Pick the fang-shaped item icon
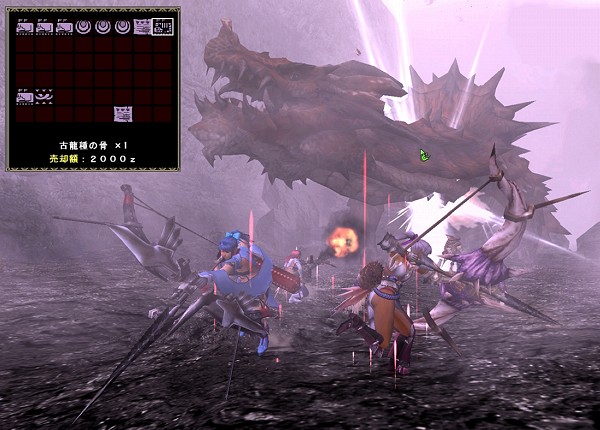This screenshot has height=430, width=600. pyautogui.click(x=45, y=97)
